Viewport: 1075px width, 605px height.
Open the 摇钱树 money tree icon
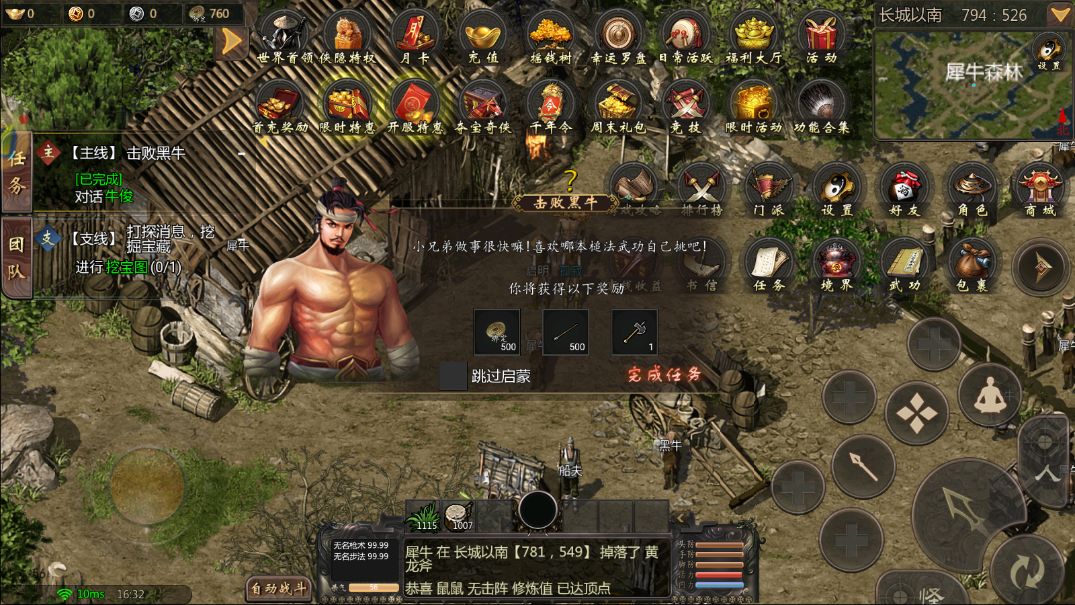(550, 36)
